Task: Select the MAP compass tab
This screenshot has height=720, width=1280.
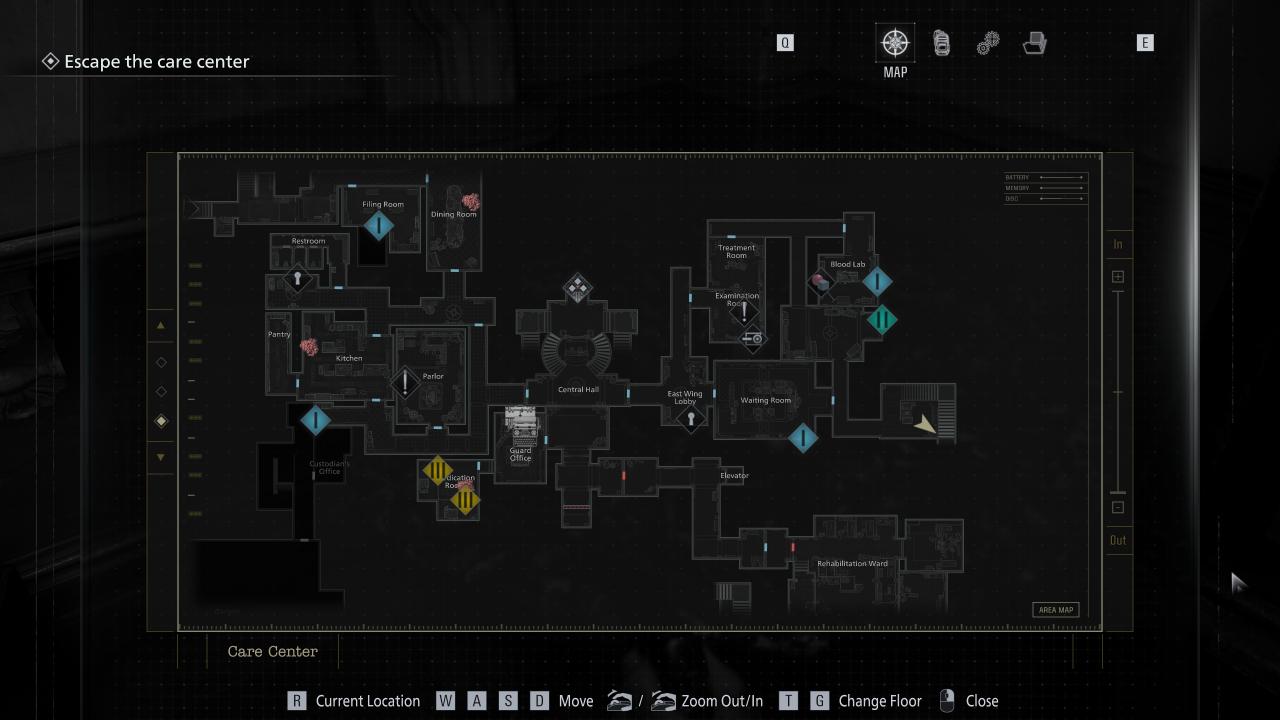Action: pos(895,43)
